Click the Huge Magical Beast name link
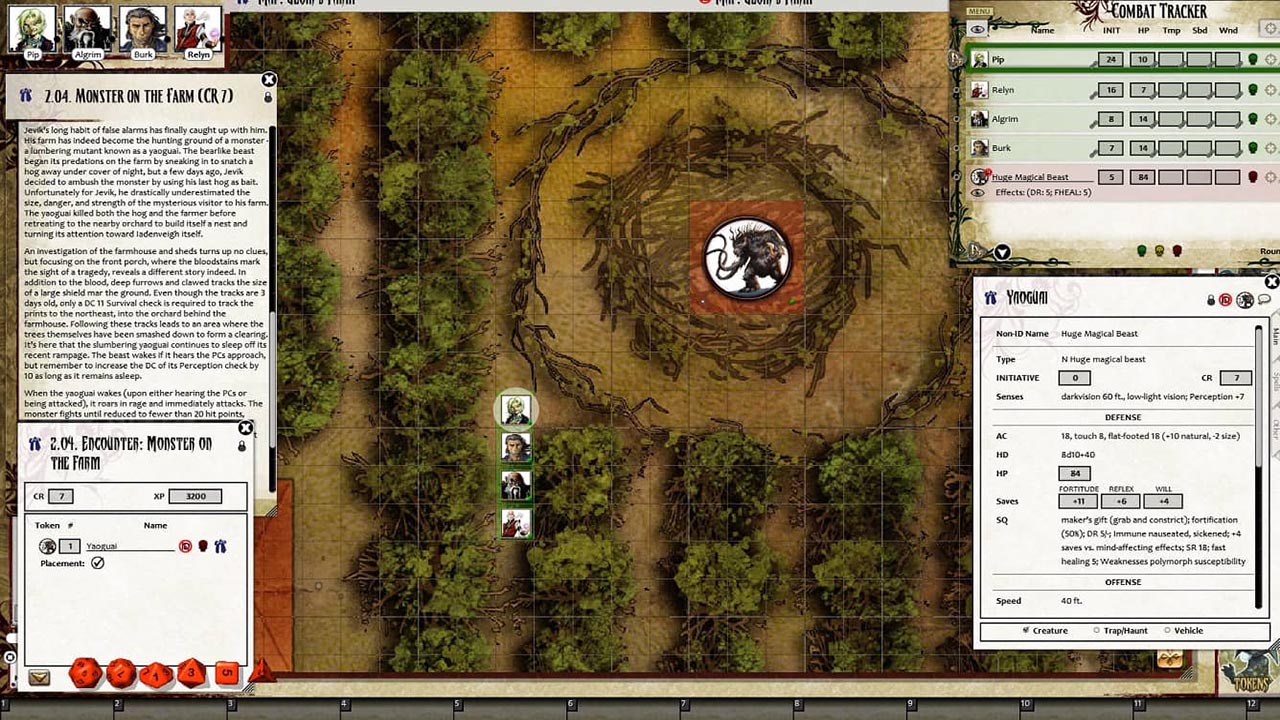Screen dimensions: 1280x720 pos(1030,177)
